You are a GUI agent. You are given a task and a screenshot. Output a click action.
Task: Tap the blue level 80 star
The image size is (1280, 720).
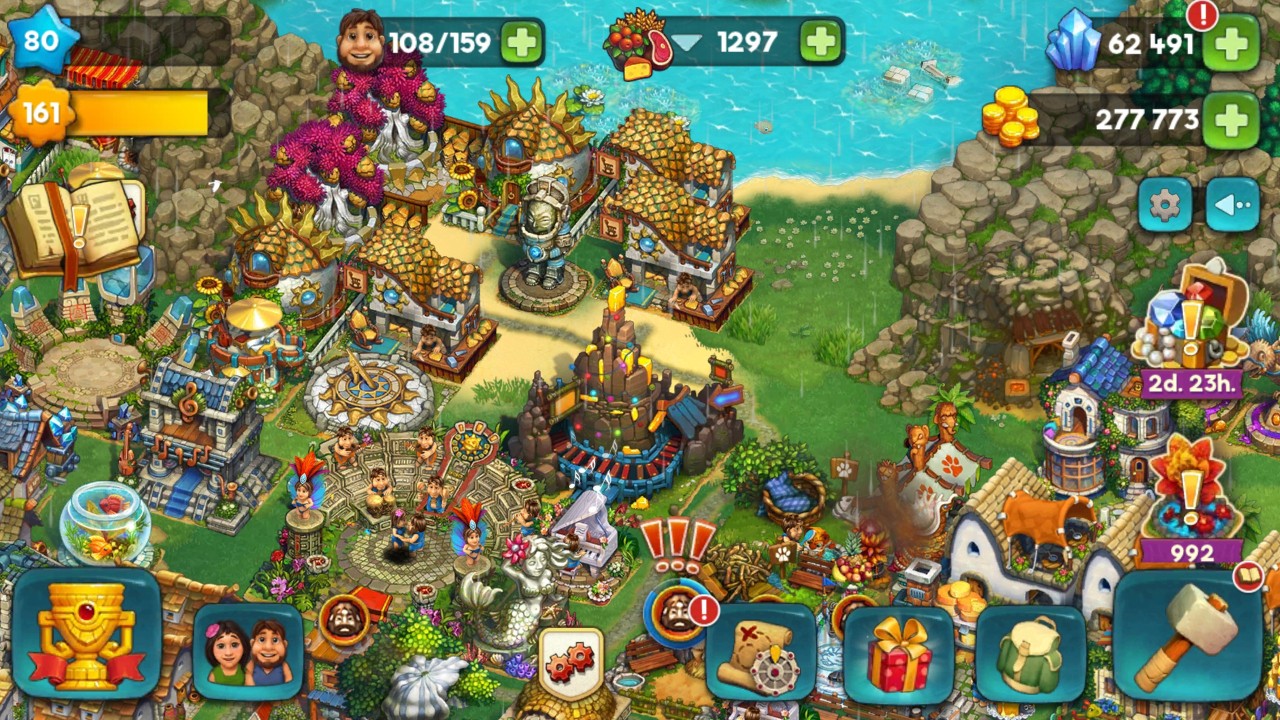pos(42,41)
